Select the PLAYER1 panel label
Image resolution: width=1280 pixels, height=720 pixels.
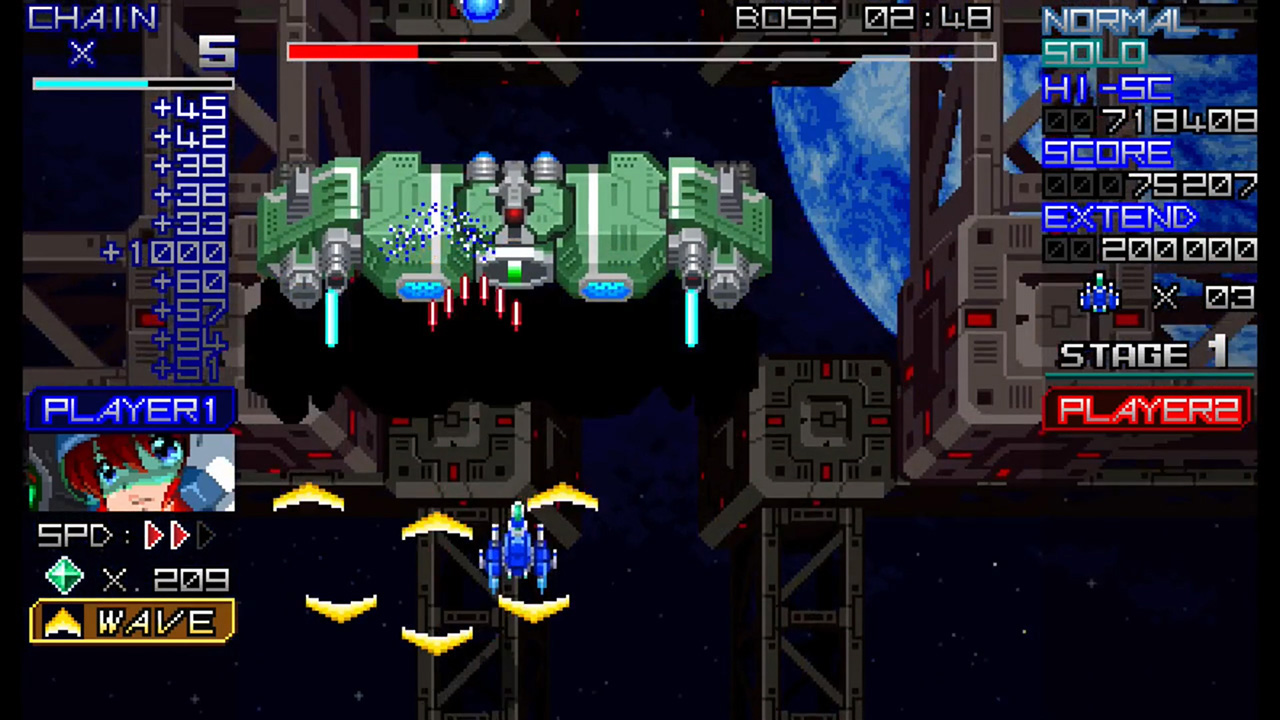click(131, 410)
